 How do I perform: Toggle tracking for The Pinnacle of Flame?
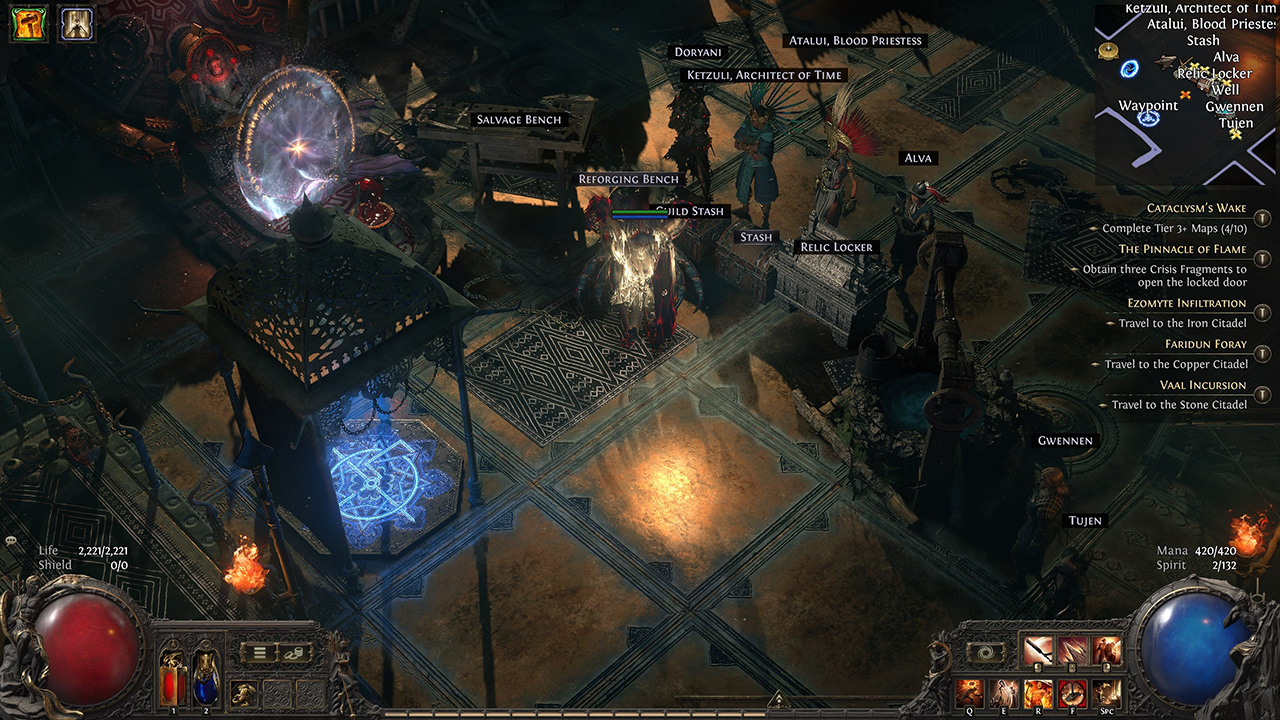1263,259
